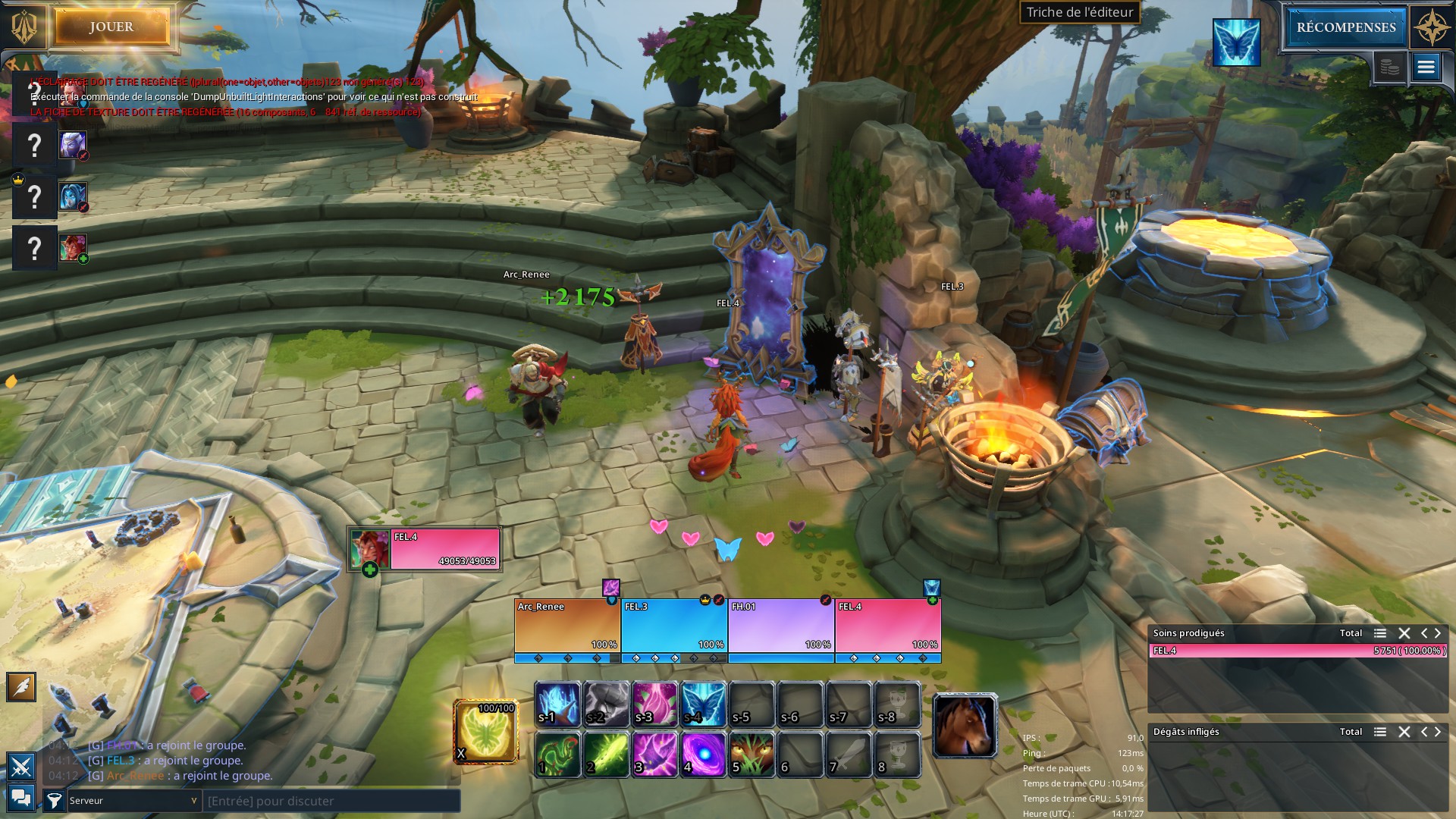Cast the purple vortex ability
Viewport: 1456px width, 819px height.
click(704, 754)
